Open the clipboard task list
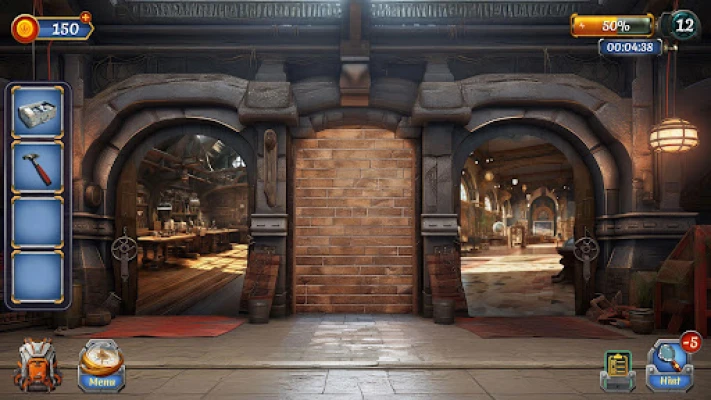This screenshot has height=400, width=711. click(617, 368)
